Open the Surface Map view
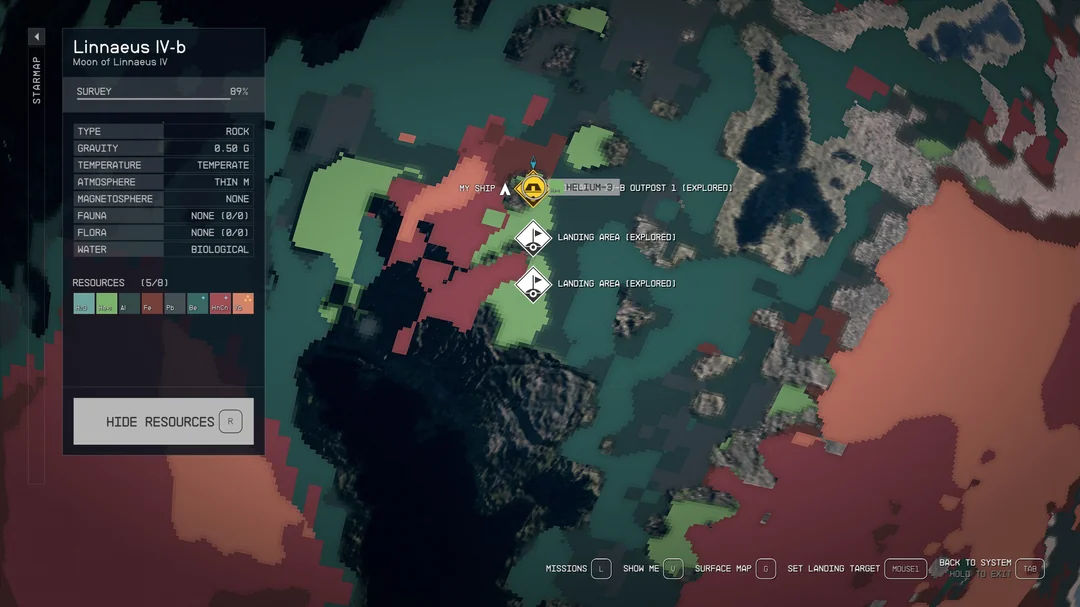This screenshot has width=1080, height=607. point(765,569)
